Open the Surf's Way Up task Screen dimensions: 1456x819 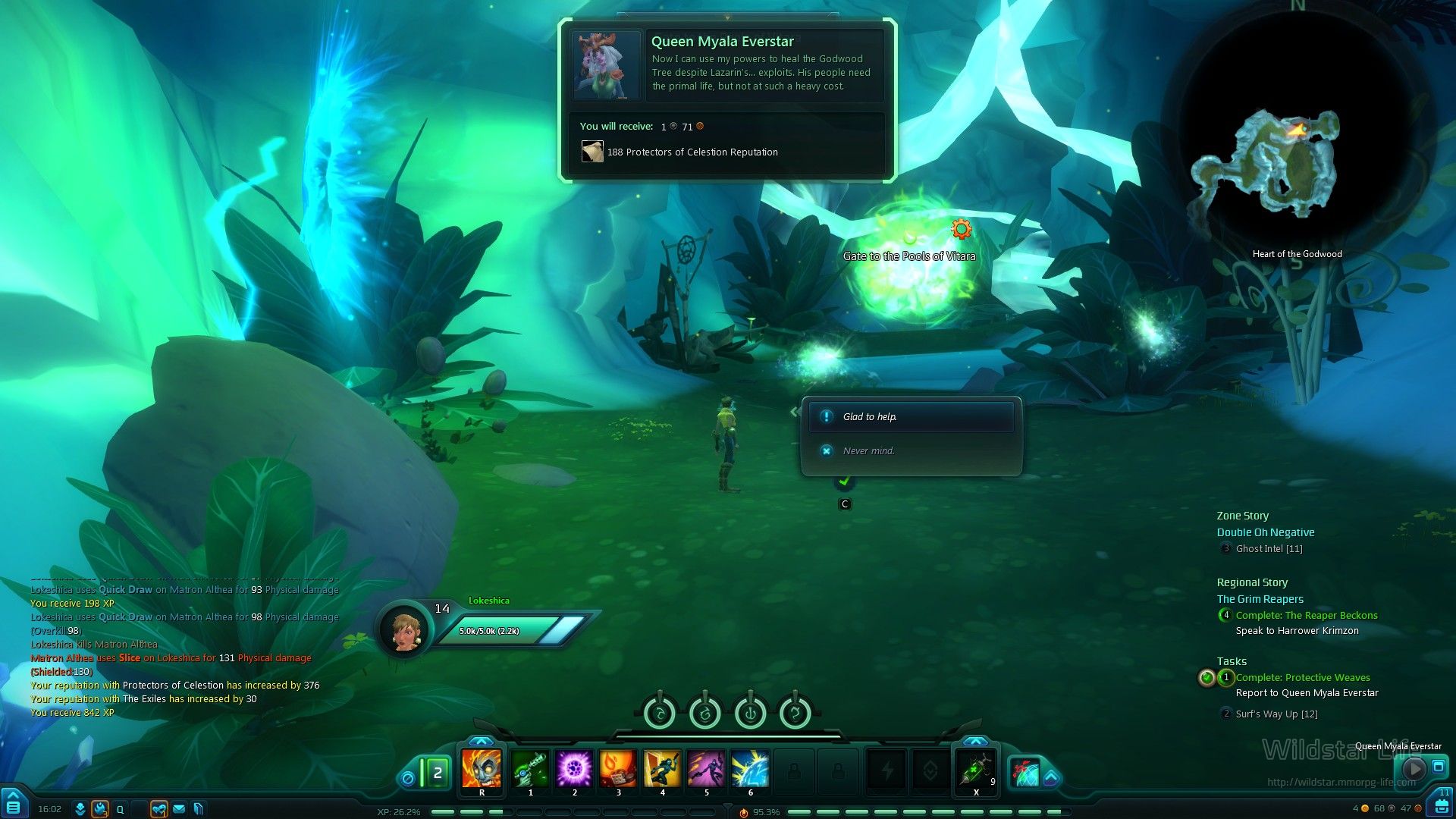(1276, 714)
